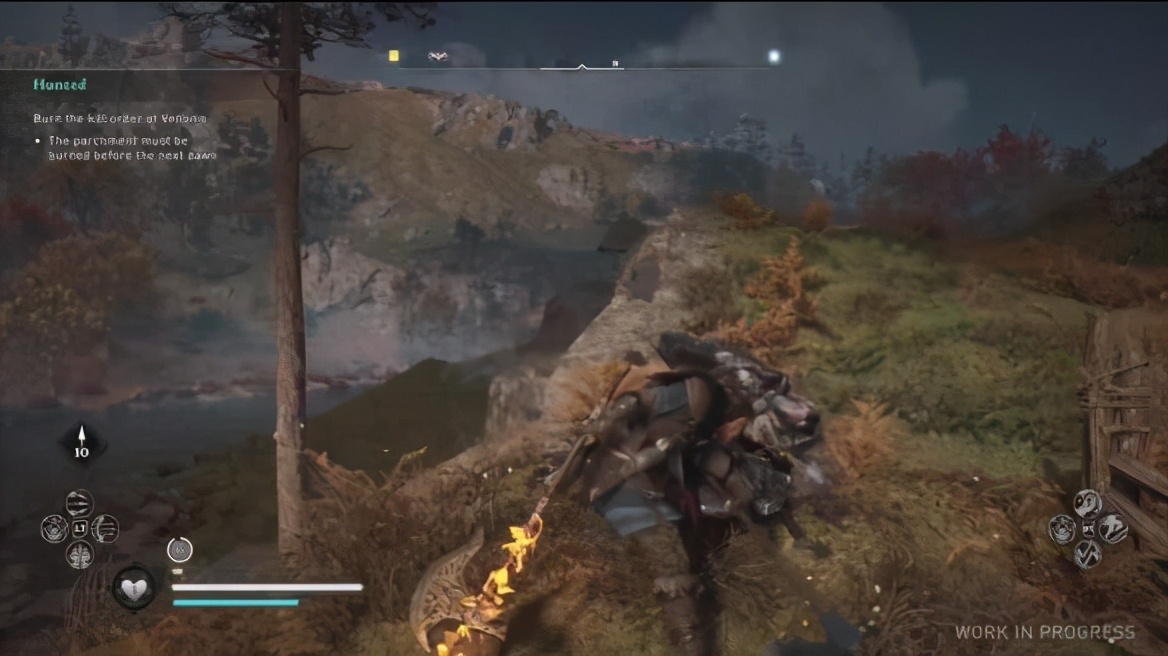Activate the left ability in the right wheel

pos(1062,529)
